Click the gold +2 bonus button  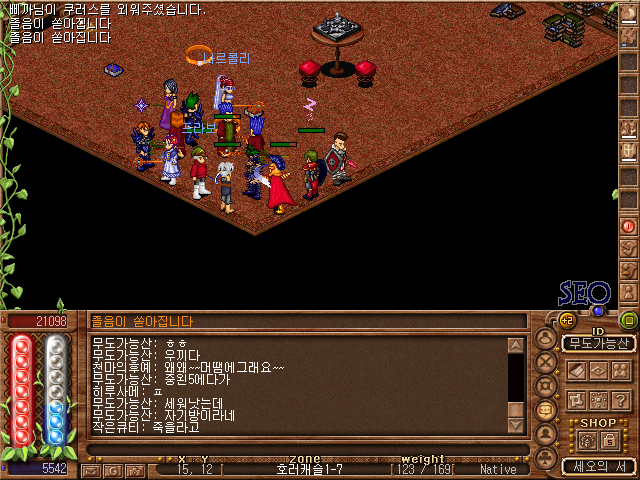567,320
